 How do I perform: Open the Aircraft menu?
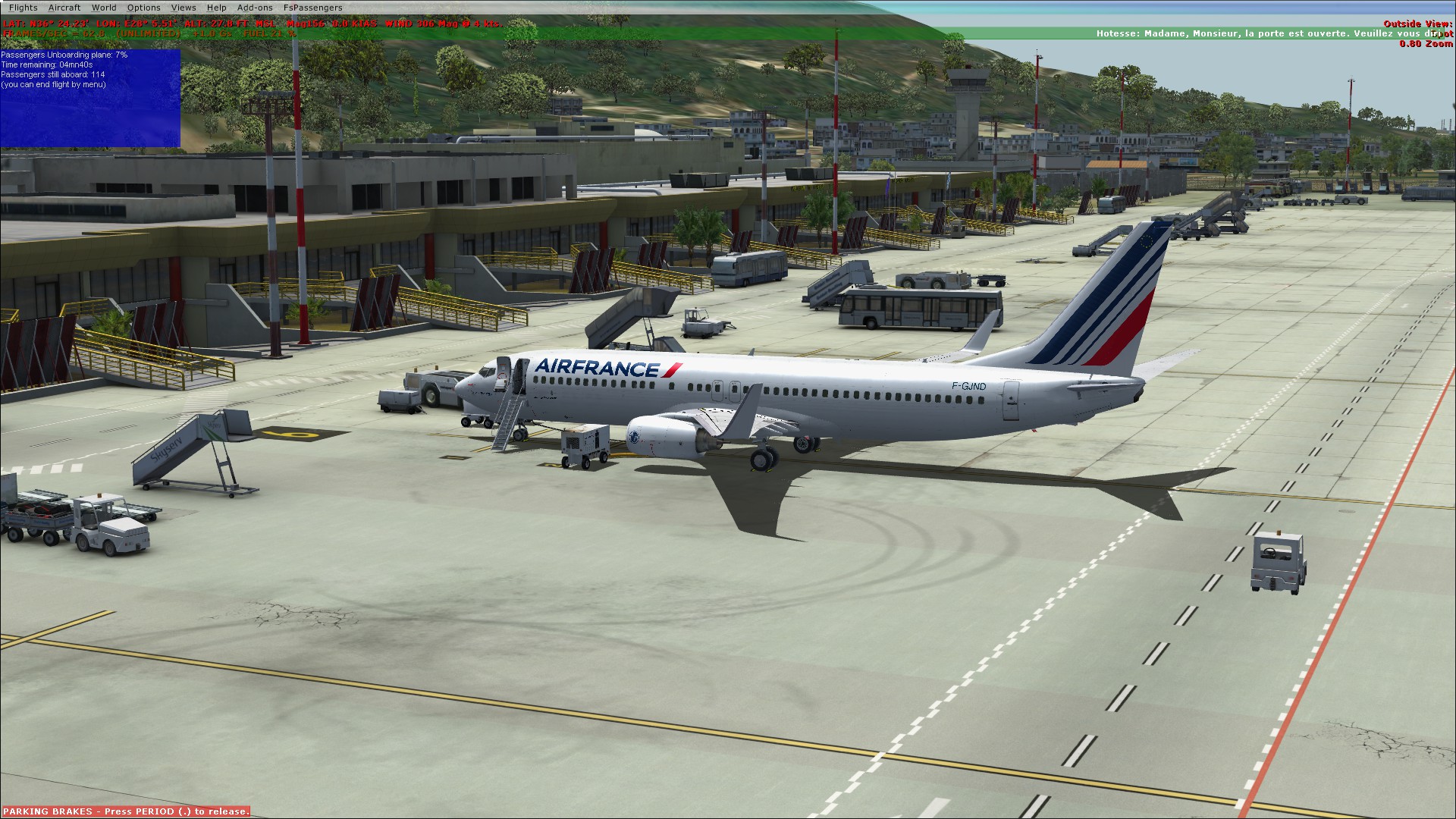[x=64, y=8]
